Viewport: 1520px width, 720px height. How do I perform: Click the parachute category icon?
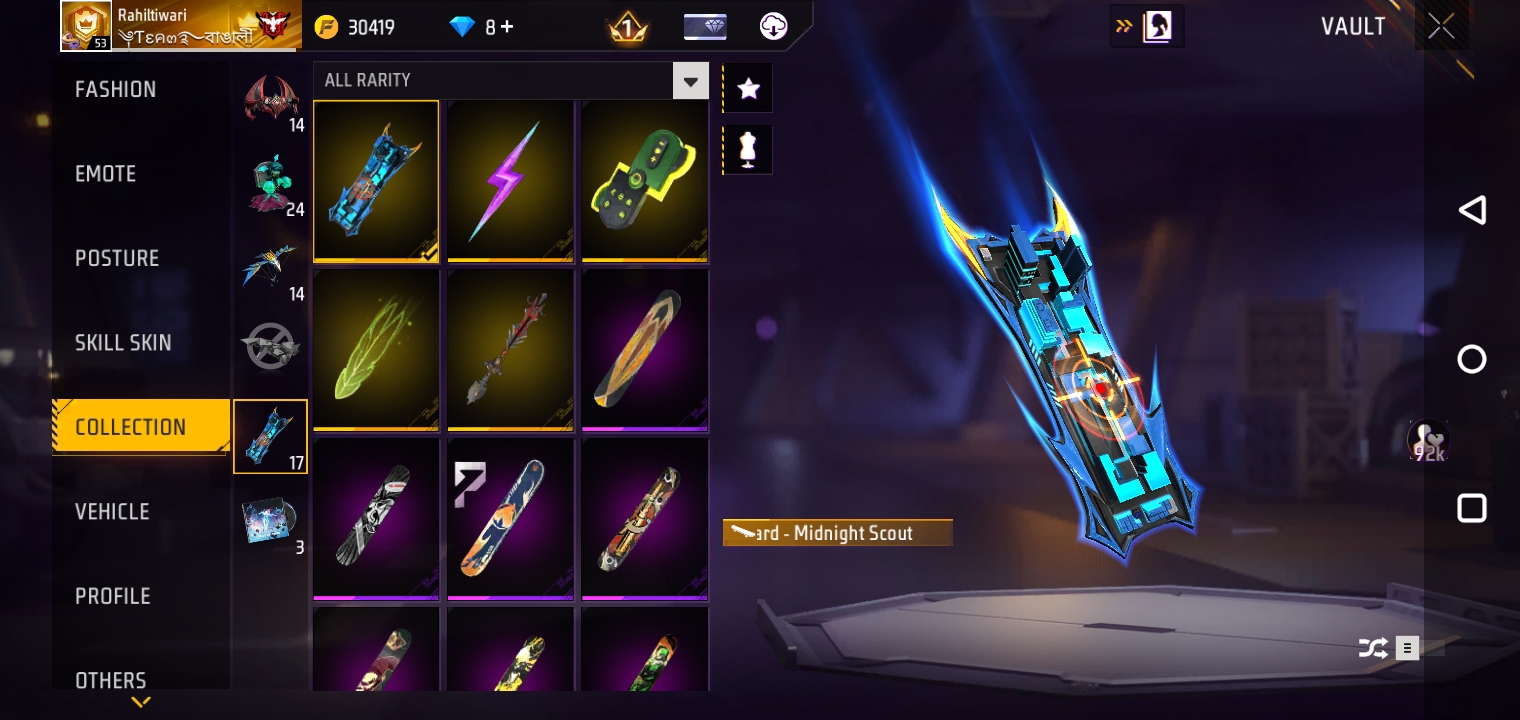pyautogui.click(x=270, y=265)
